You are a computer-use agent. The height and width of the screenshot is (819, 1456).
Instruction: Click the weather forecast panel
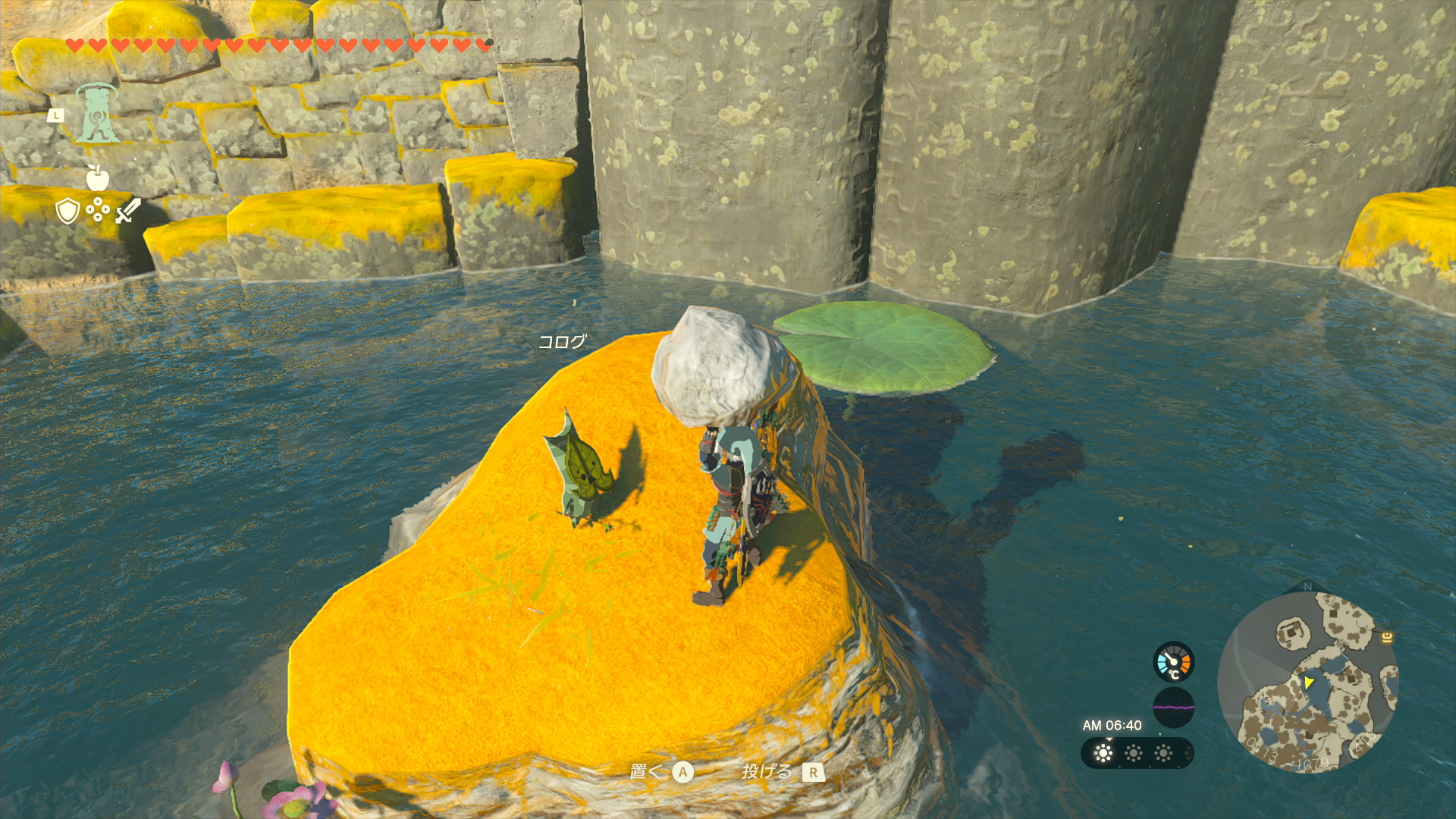click(x=1136, y=753)
